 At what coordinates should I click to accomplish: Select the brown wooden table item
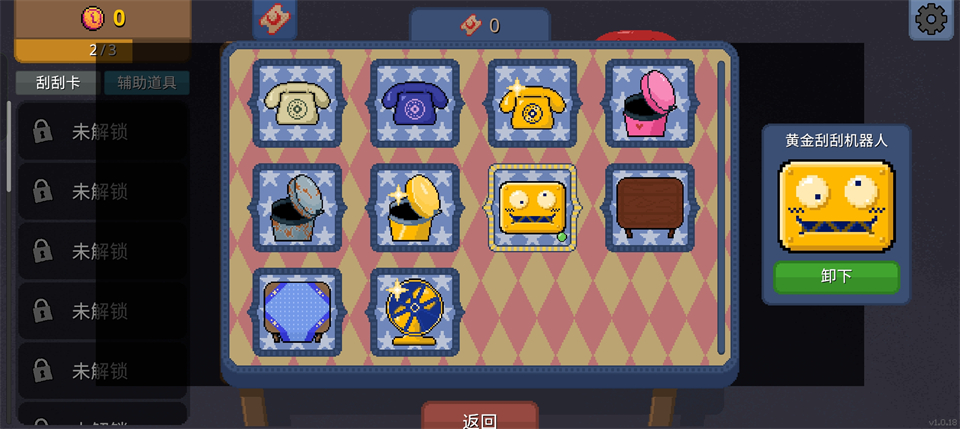click(650, 207)
